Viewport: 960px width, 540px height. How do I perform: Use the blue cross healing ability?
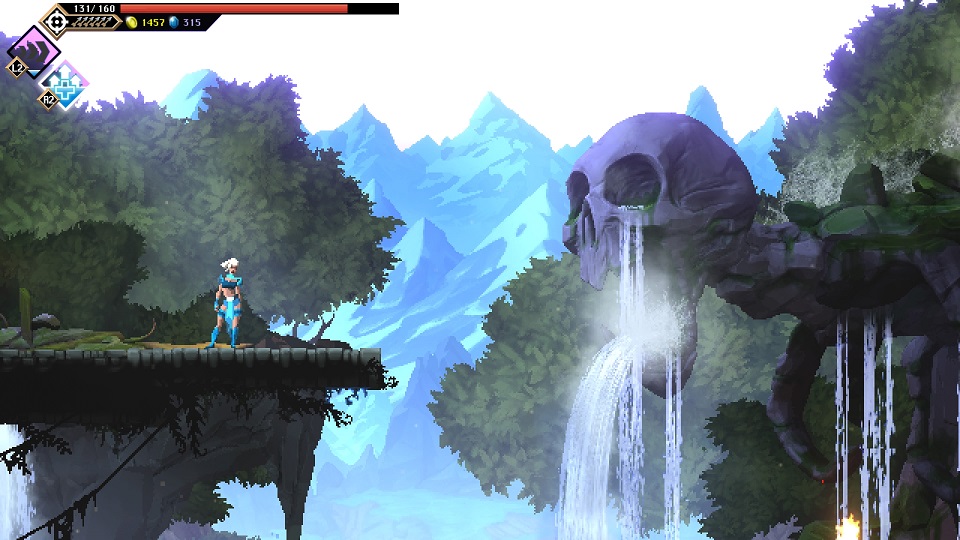pos(67,85)
